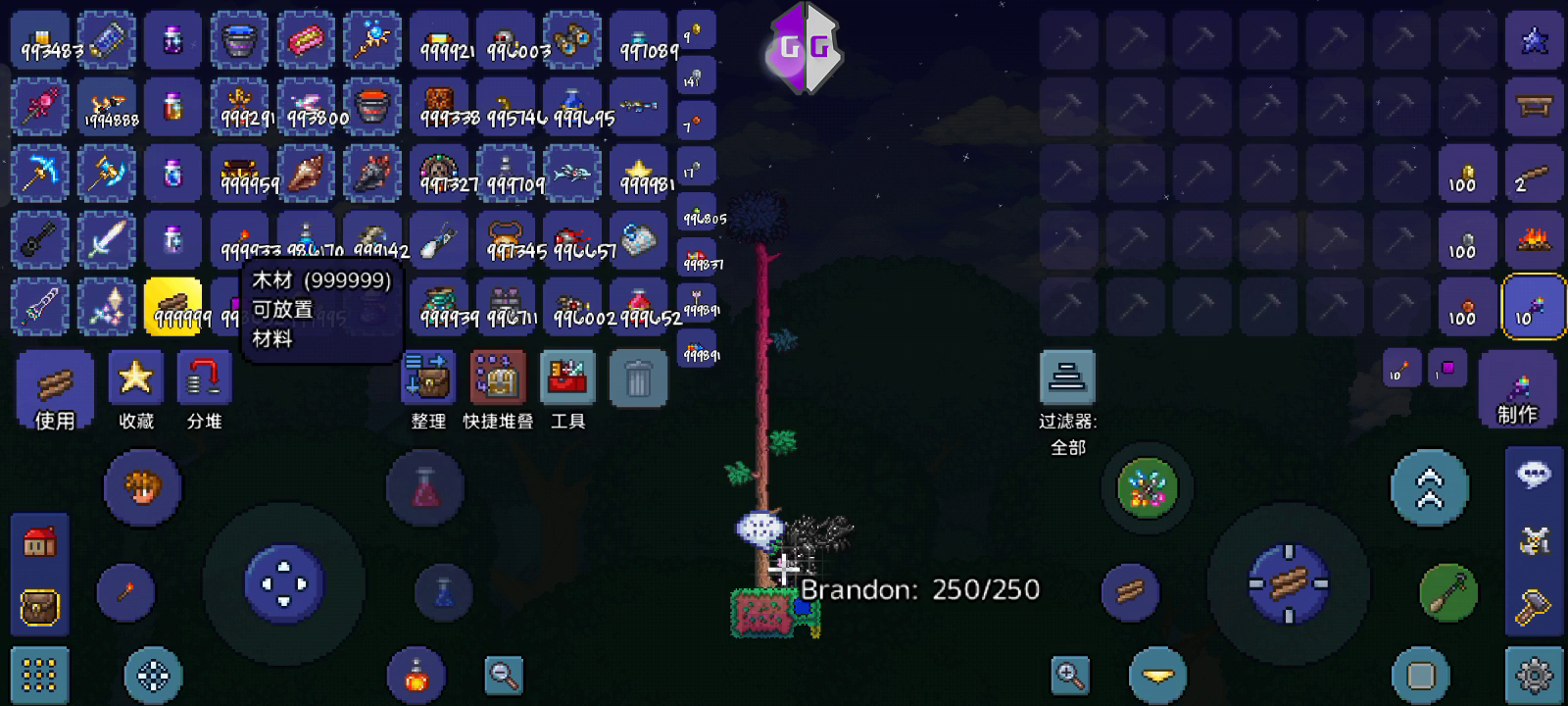The image size is (1568, 706).
Task: Switch to the 工具 tools tab
Action: click(567, 378)
